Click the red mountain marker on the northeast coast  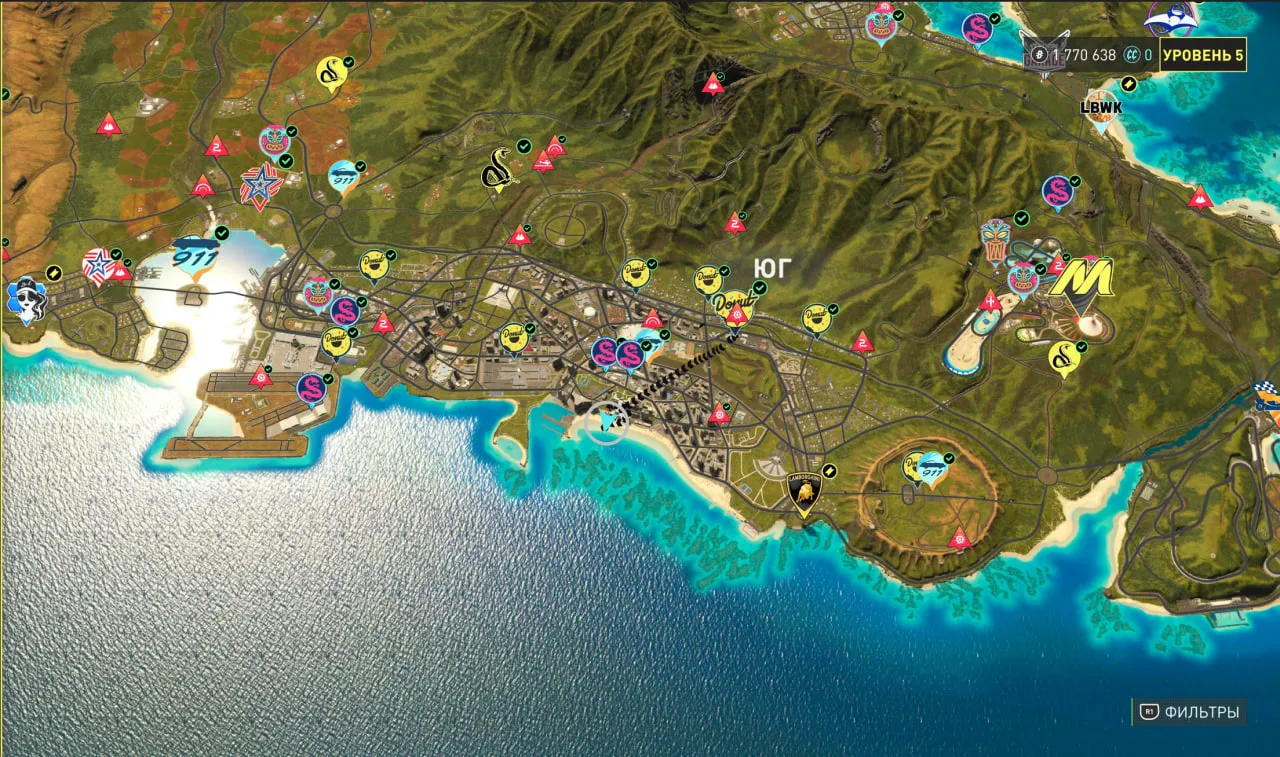[x=1200, y=197]
